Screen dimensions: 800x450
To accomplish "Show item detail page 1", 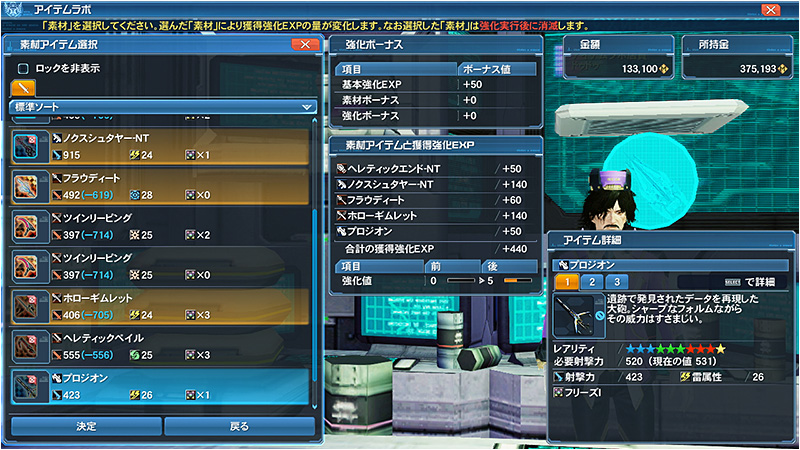I will [566, 282].
